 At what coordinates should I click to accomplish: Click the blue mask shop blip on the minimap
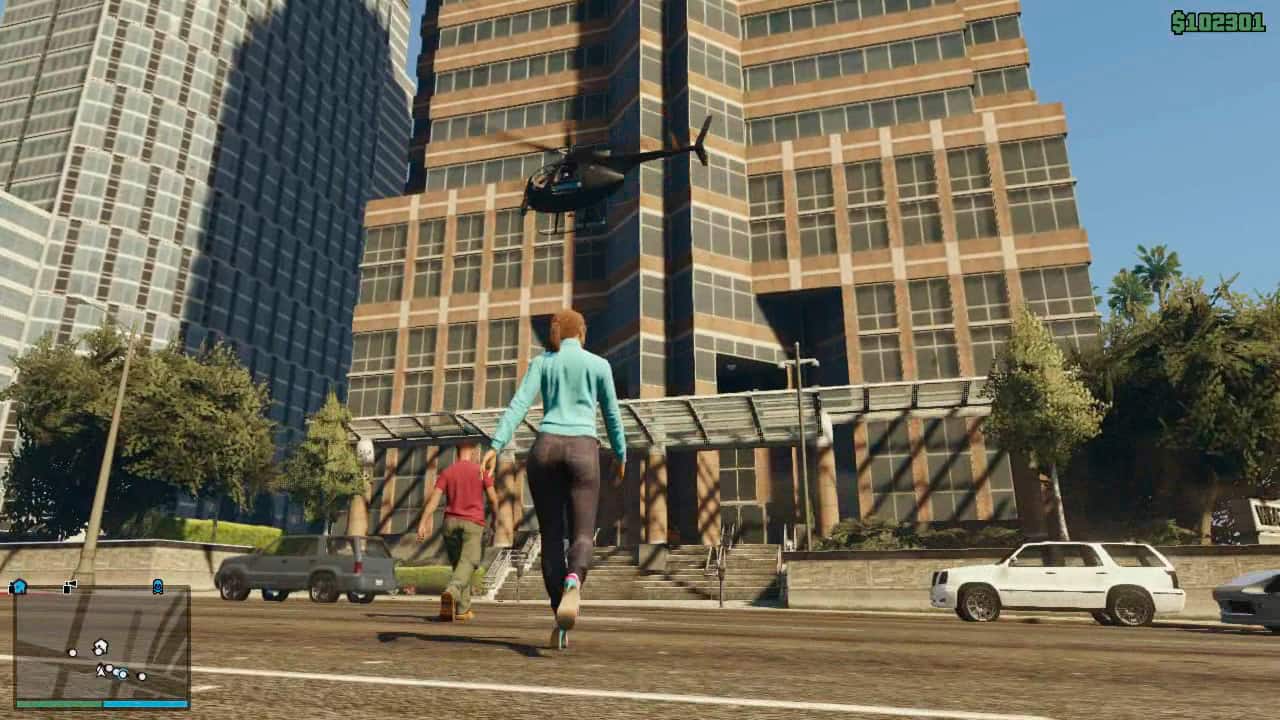point(158,586)
